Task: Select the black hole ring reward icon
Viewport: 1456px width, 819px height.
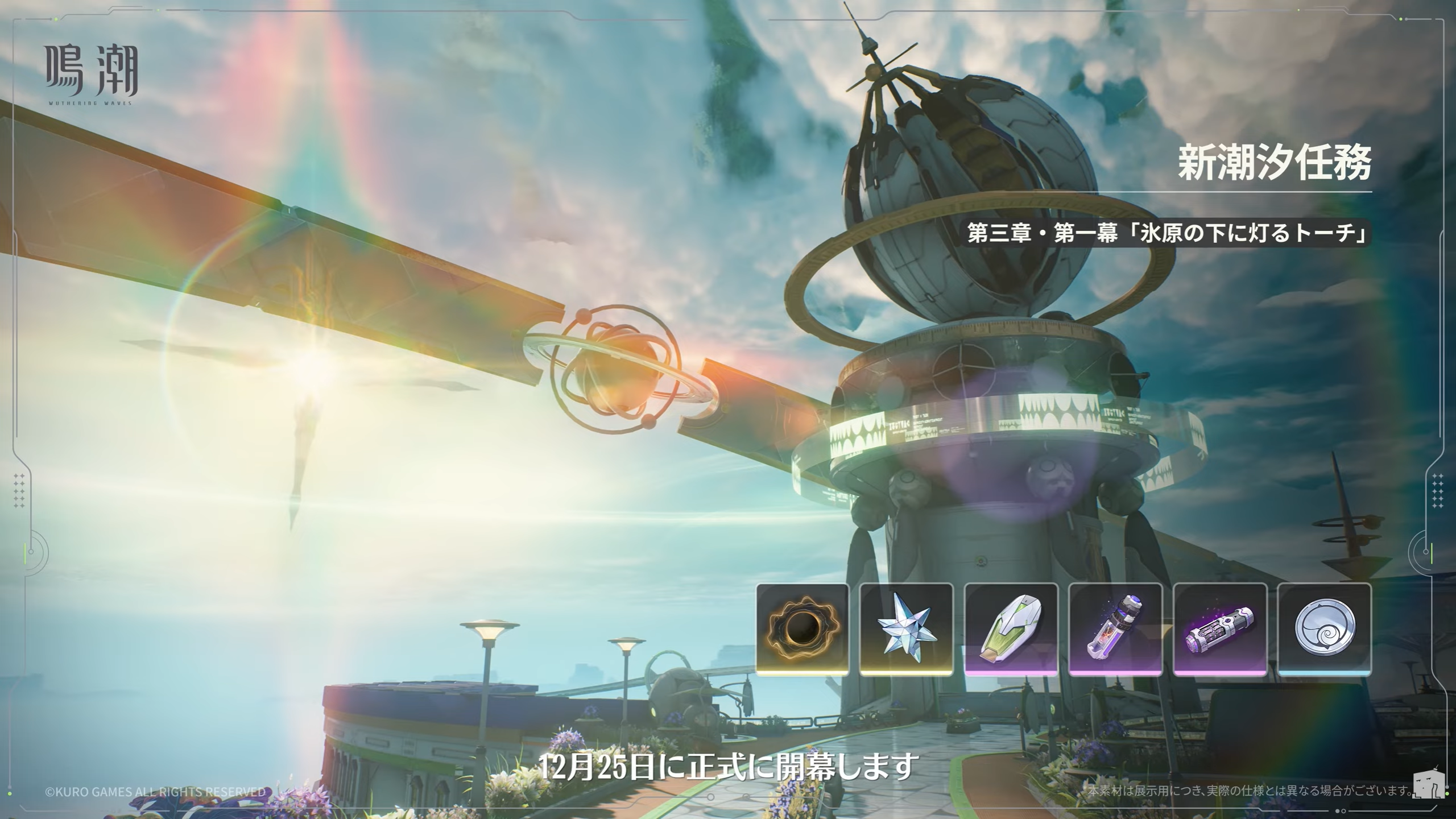Action: (x=802, y=629)
